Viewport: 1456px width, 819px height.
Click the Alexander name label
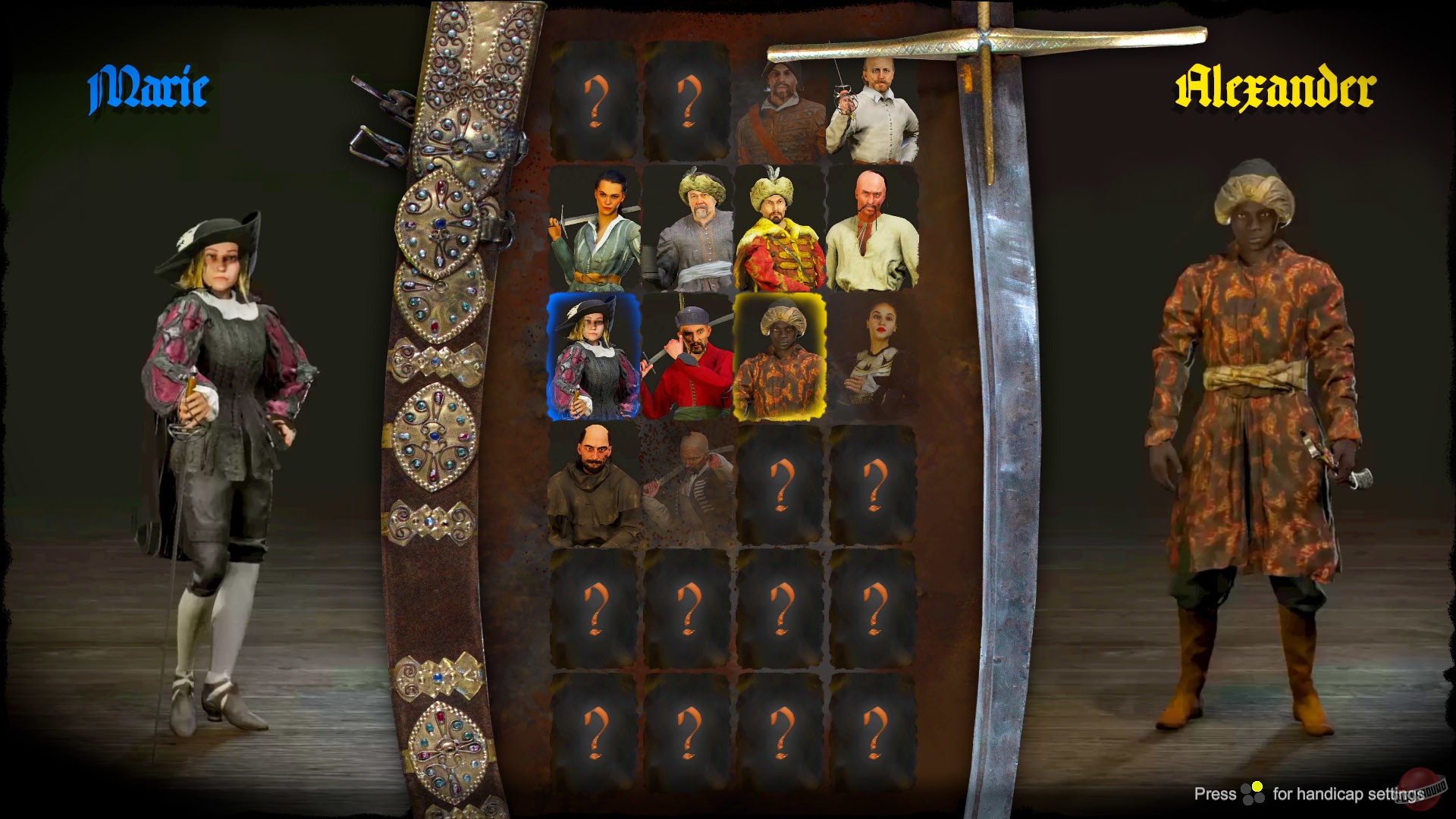1278,87
